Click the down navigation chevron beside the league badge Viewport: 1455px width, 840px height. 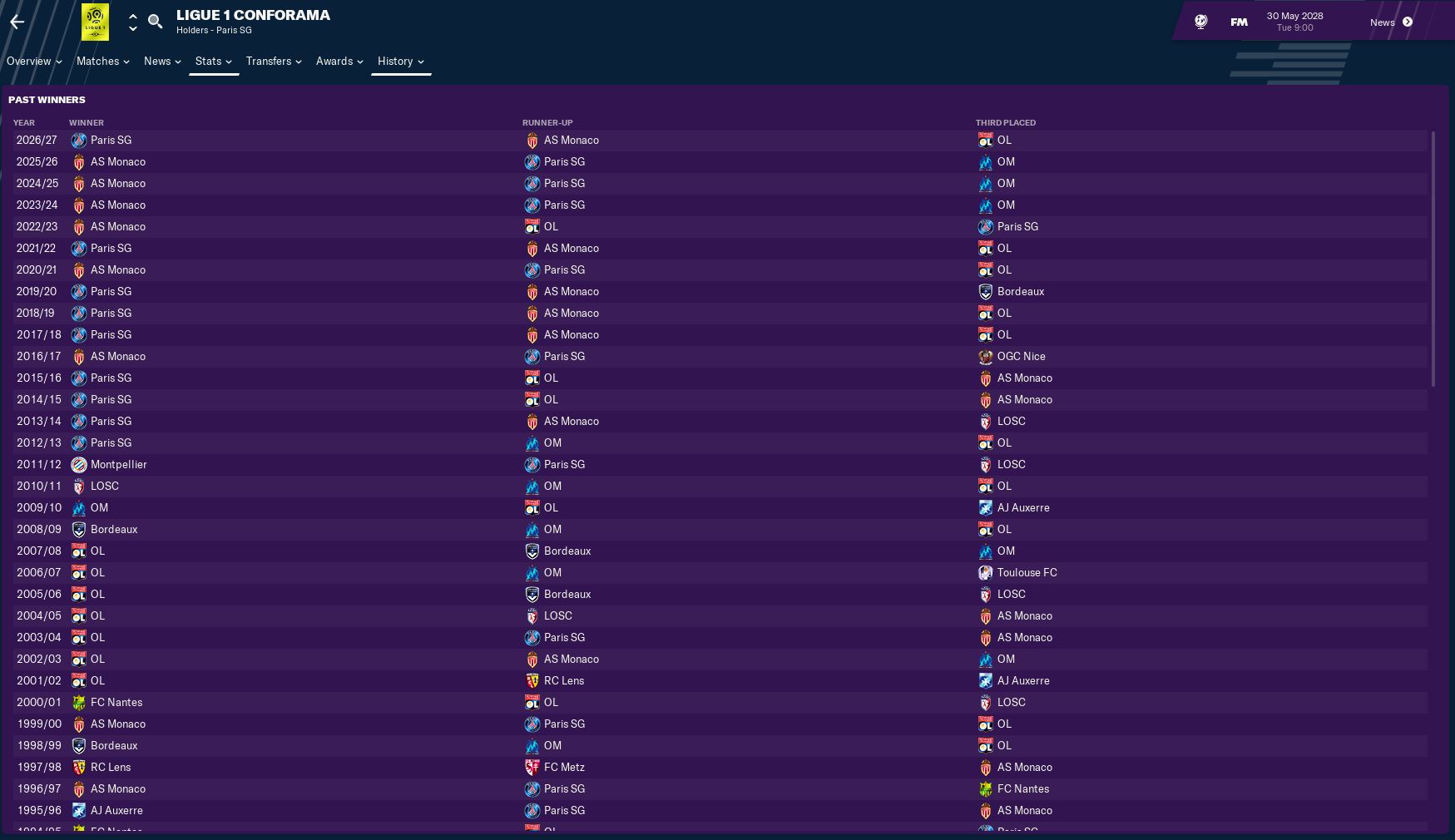tap(132, 27)
